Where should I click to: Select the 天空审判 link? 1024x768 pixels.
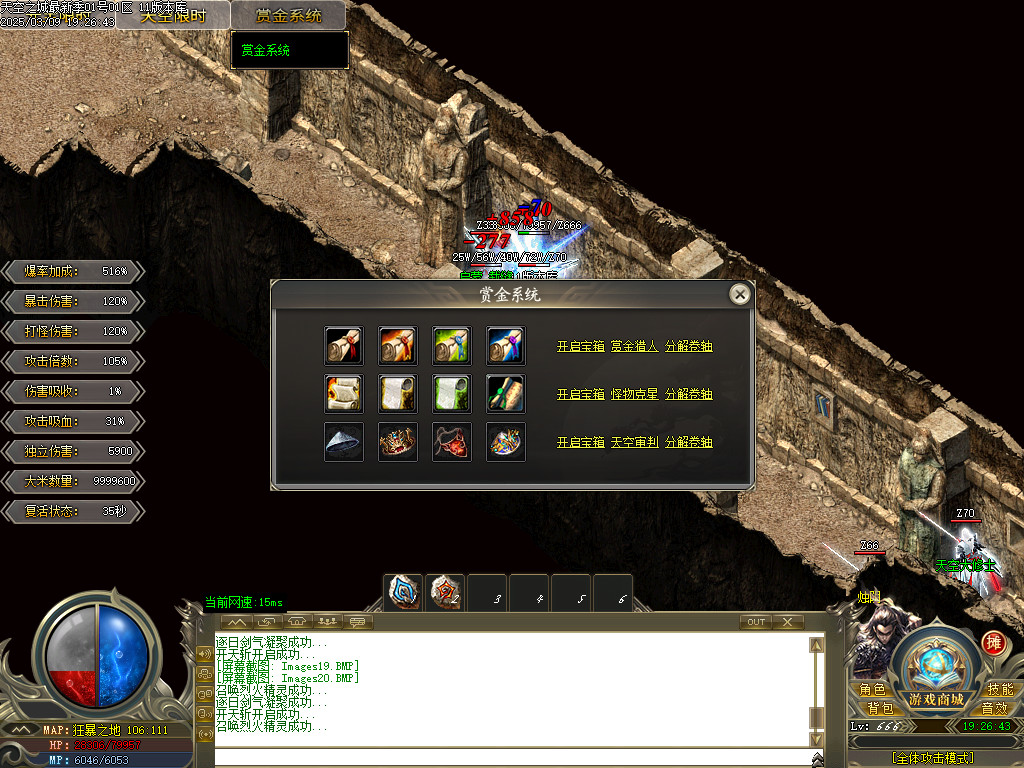click(634, 442)
